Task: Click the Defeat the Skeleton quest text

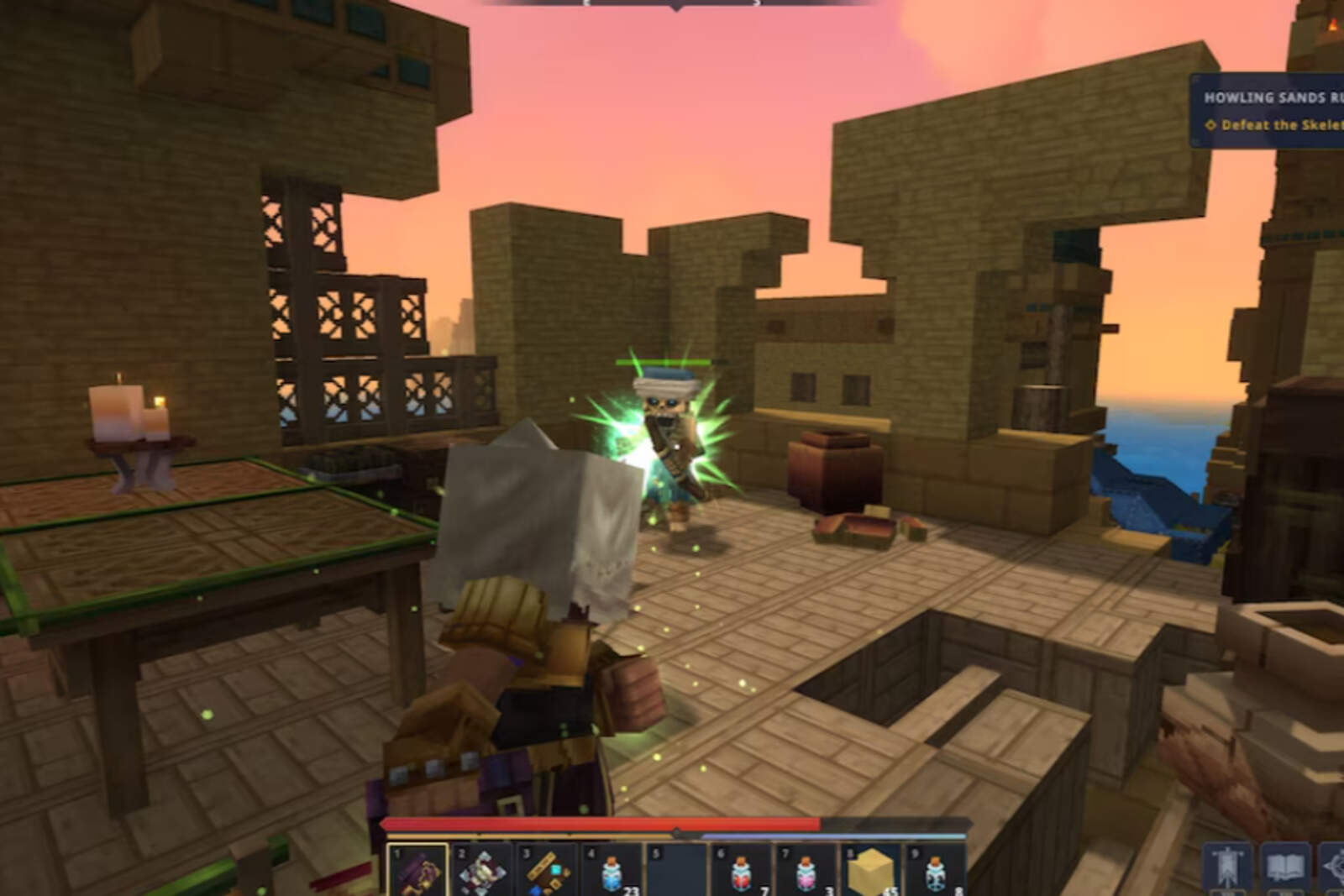Action: pyautogui.click(x=1277, y=124)
